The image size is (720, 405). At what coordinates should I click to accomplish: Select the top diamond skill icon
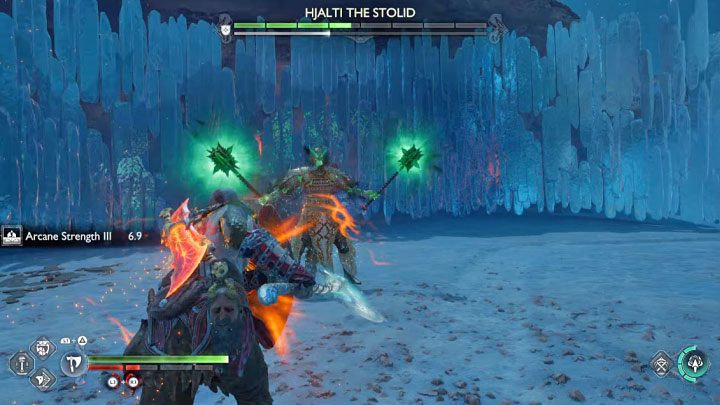tap(45, 349)
